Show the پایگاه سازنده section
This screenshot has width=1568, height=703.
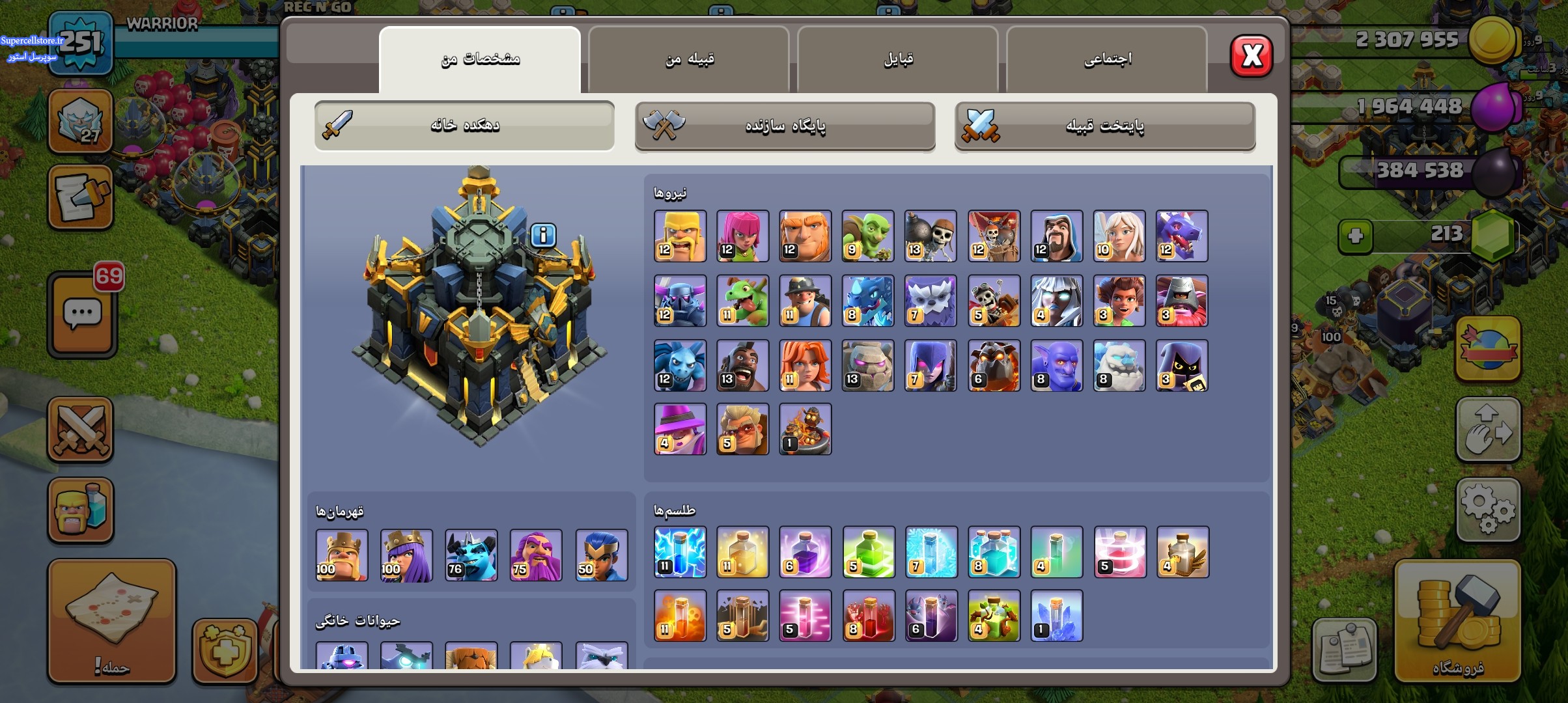(785, 126)
